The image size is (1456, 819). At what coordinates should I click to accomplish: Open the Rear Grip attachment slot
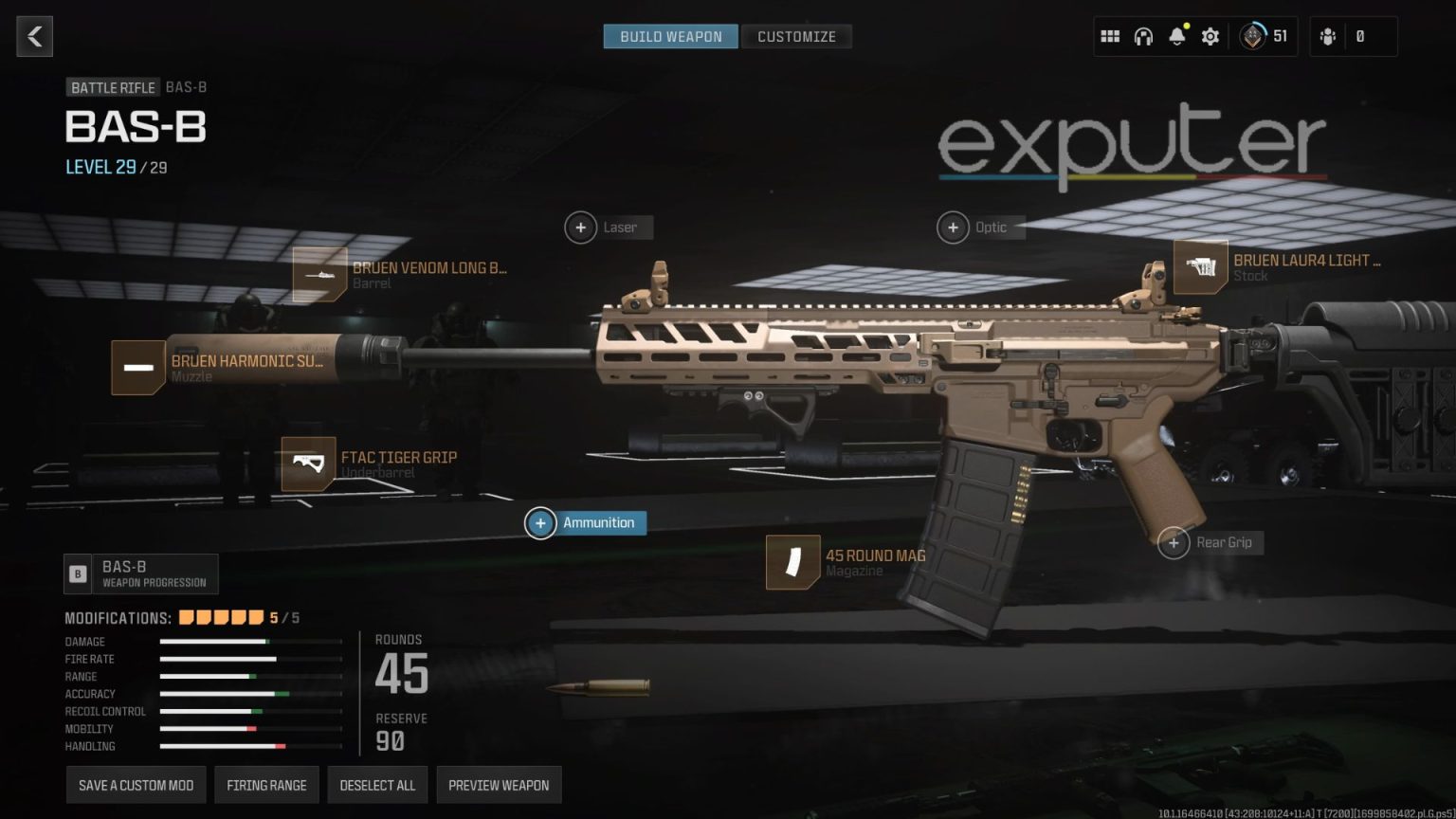tap(1174, 542)
